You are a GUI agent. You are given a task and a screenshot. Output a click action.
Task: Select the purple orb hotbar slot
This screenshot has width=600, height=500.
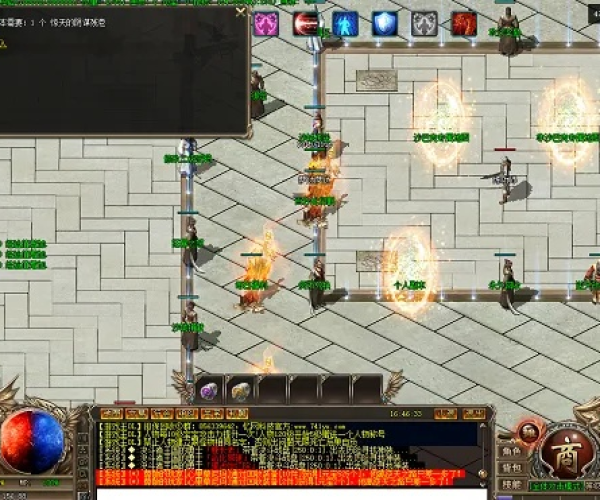[x=210, y=390]
